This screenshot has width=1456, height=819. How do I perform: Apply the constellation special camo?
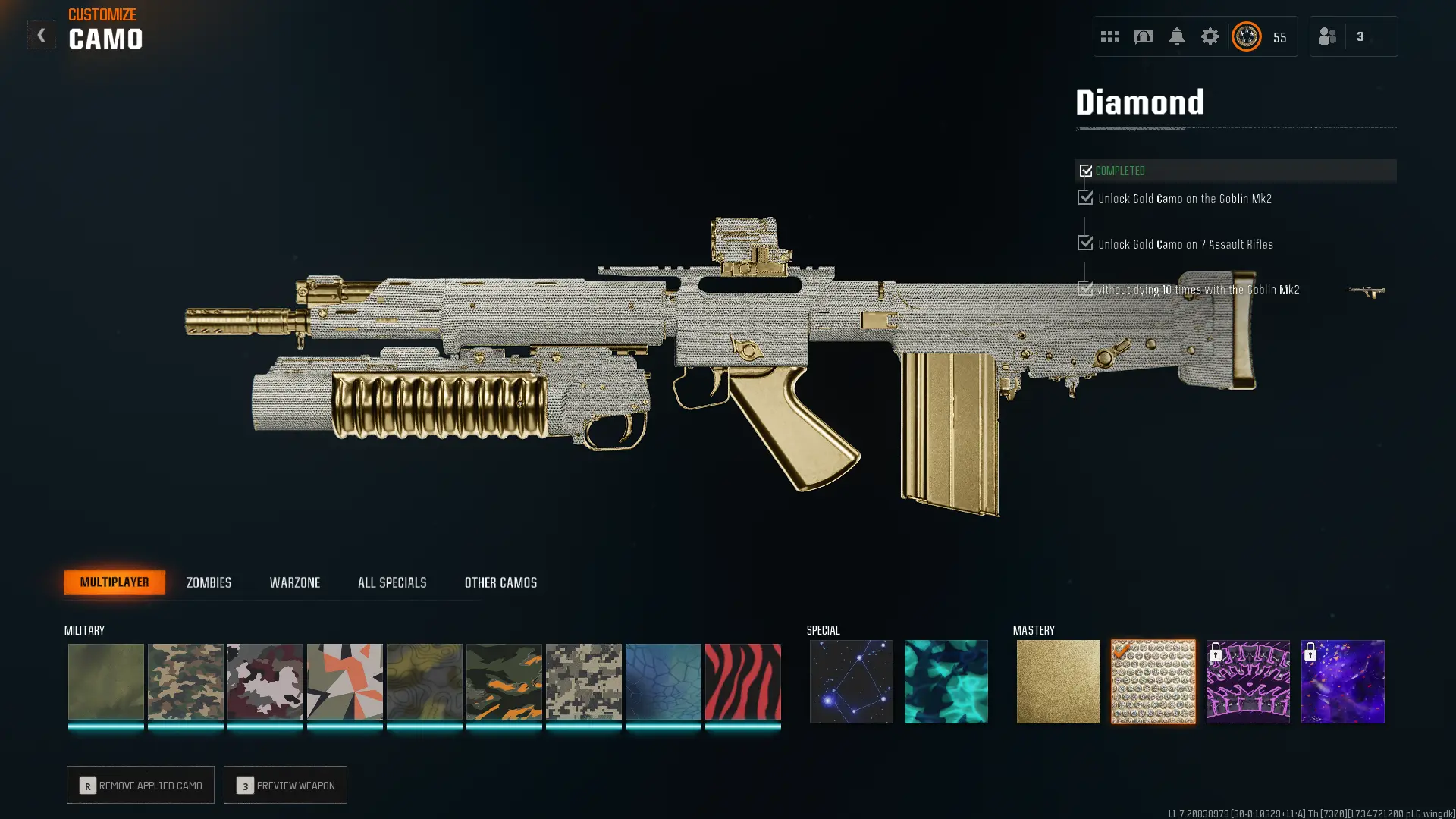pyautogui.click(x=851, y=681)
